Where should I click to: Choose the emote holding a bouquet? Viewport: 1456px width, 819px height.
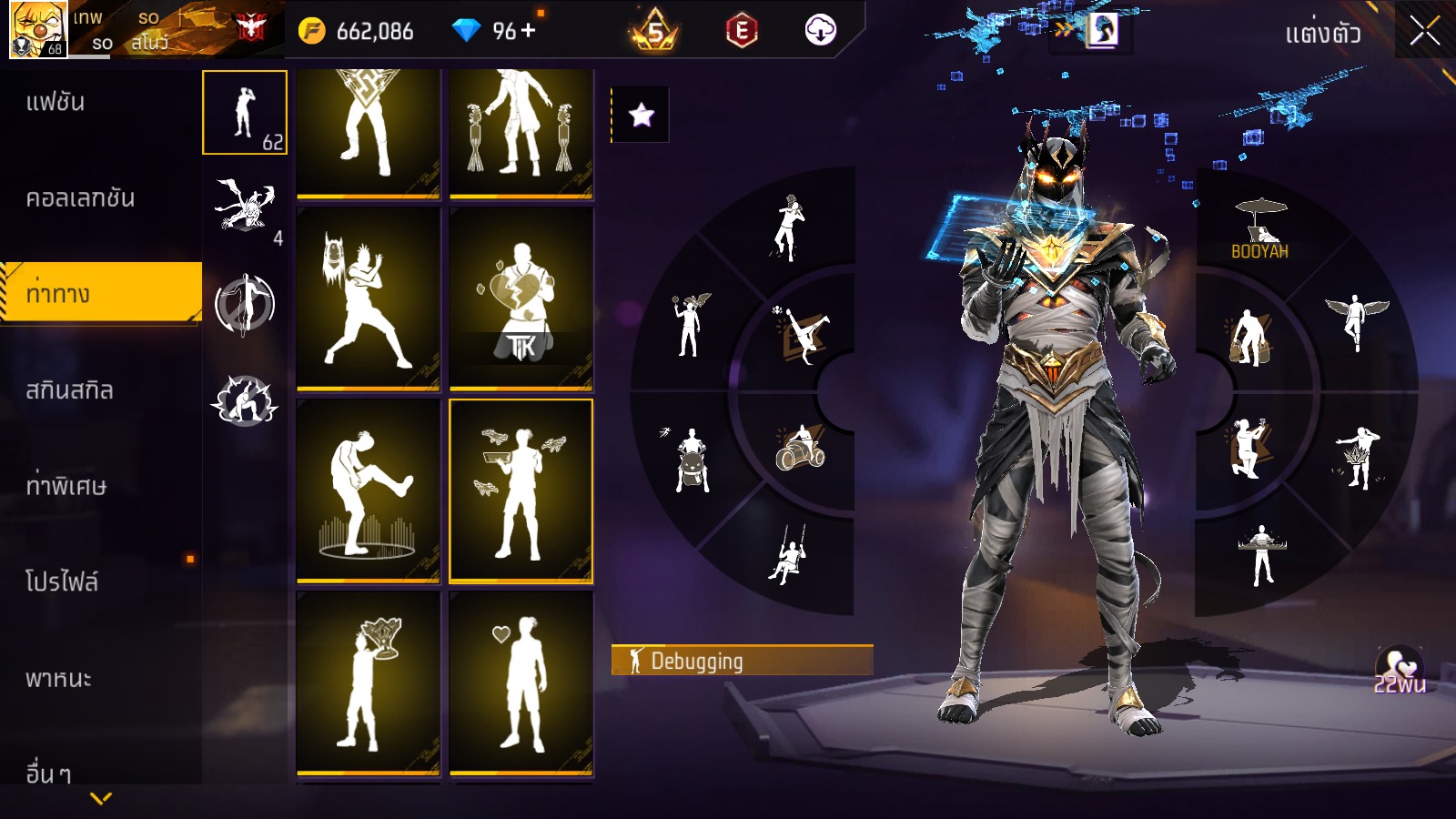[368, 682]
